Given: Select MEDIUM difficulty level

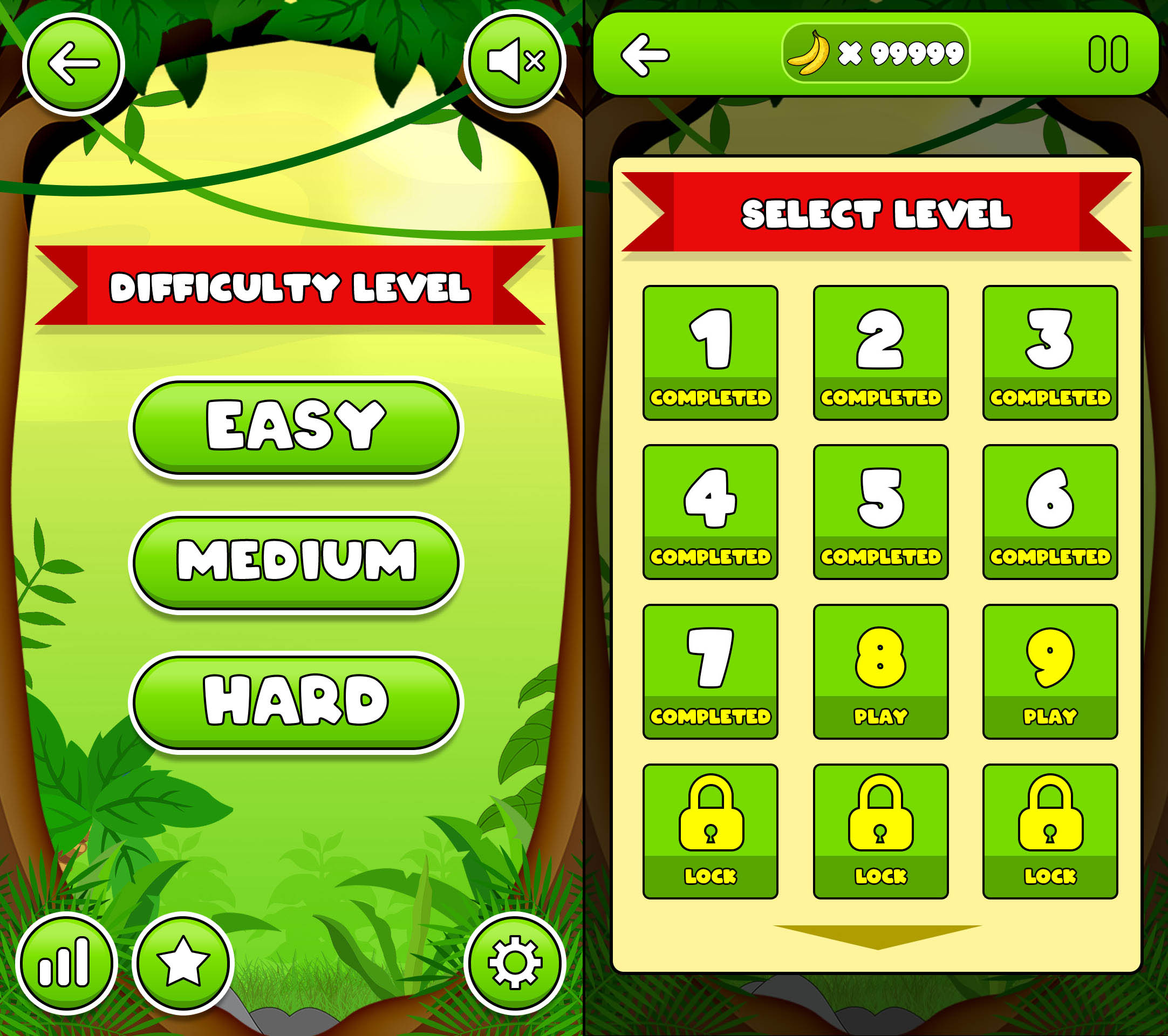Looking at the screenshot, I should pos(296,562).
